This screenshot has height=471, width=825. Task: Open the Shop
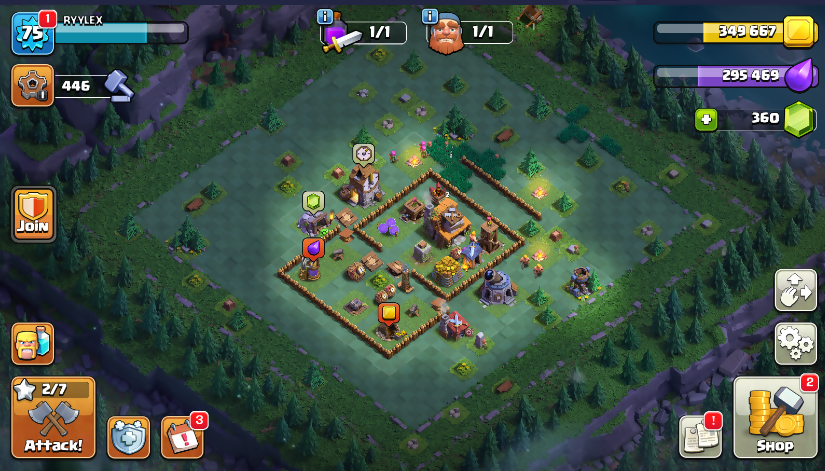tap(775, 417)
